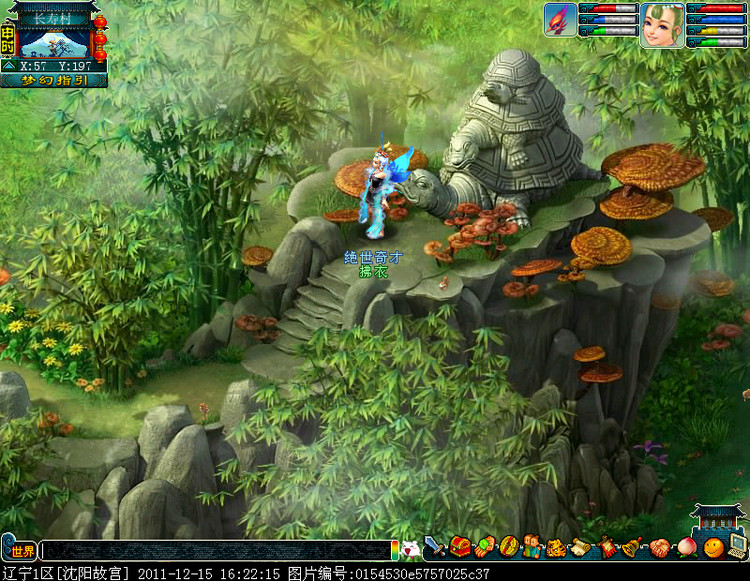Viewport: 750px width, 581px height.
Task: Click the orange smiley face icon
Action: (713, 548)
